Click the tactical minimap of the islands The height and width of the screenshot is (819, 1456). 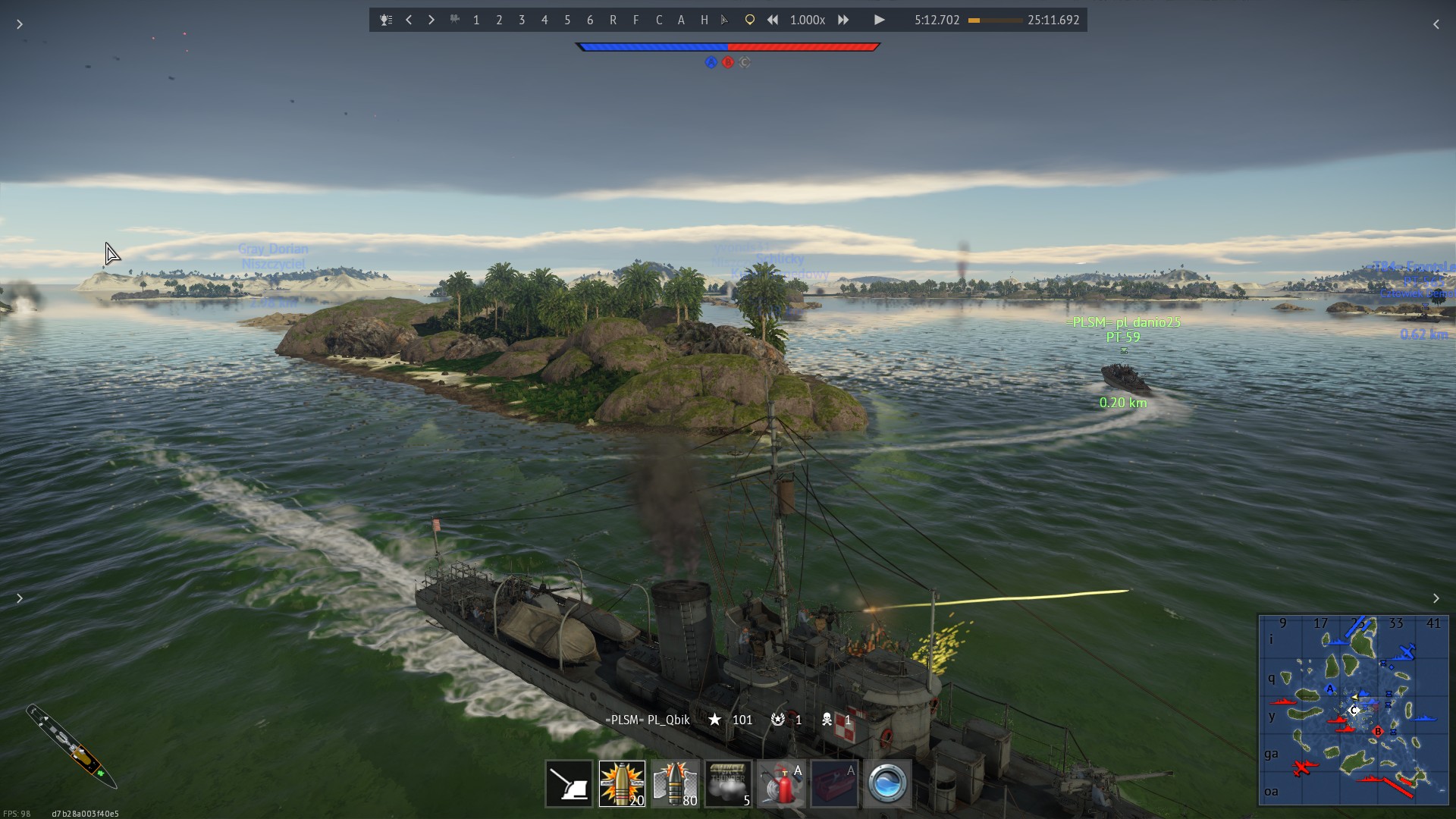[1353, 710]
